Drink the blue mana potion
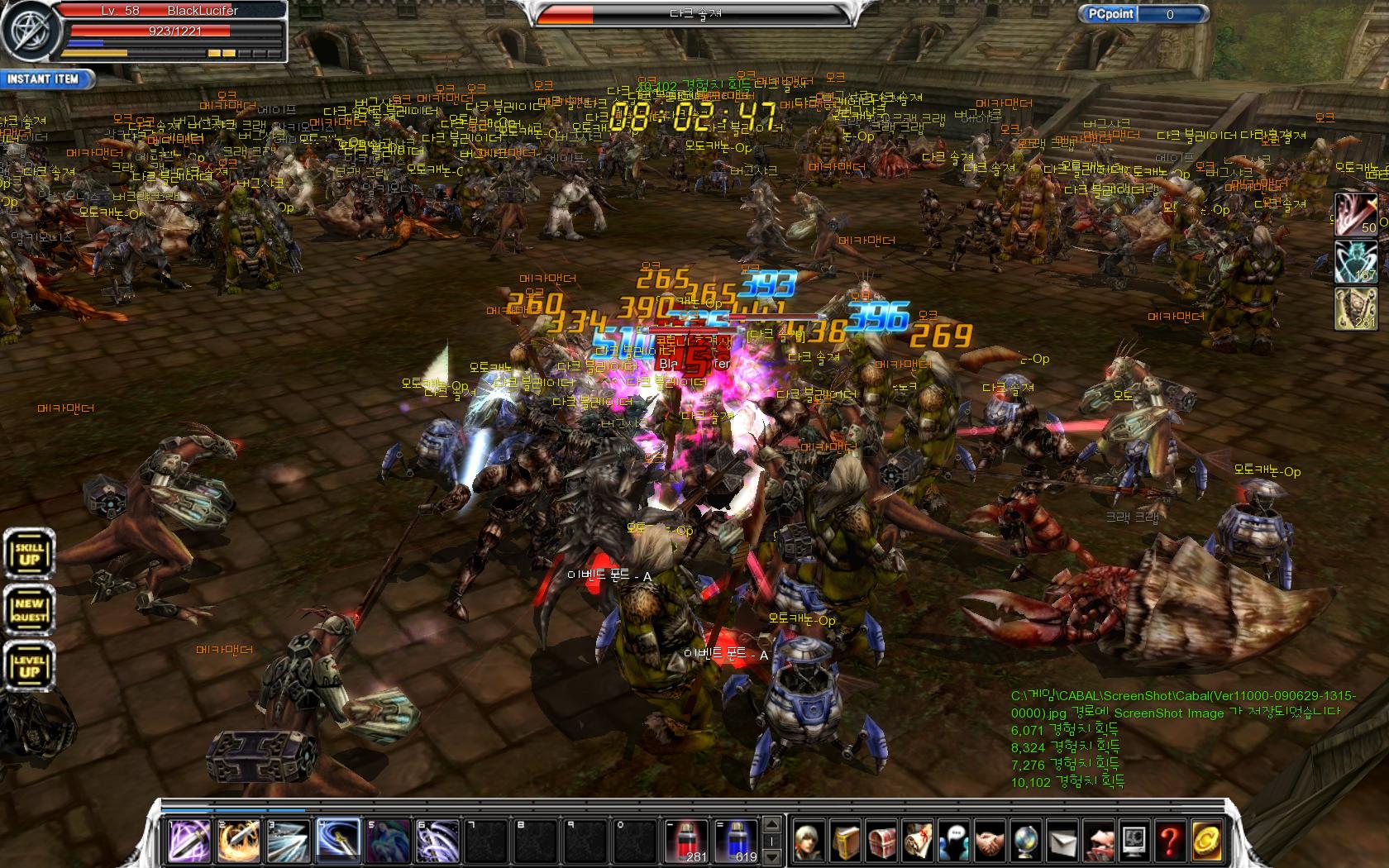 tap(735, 841)
